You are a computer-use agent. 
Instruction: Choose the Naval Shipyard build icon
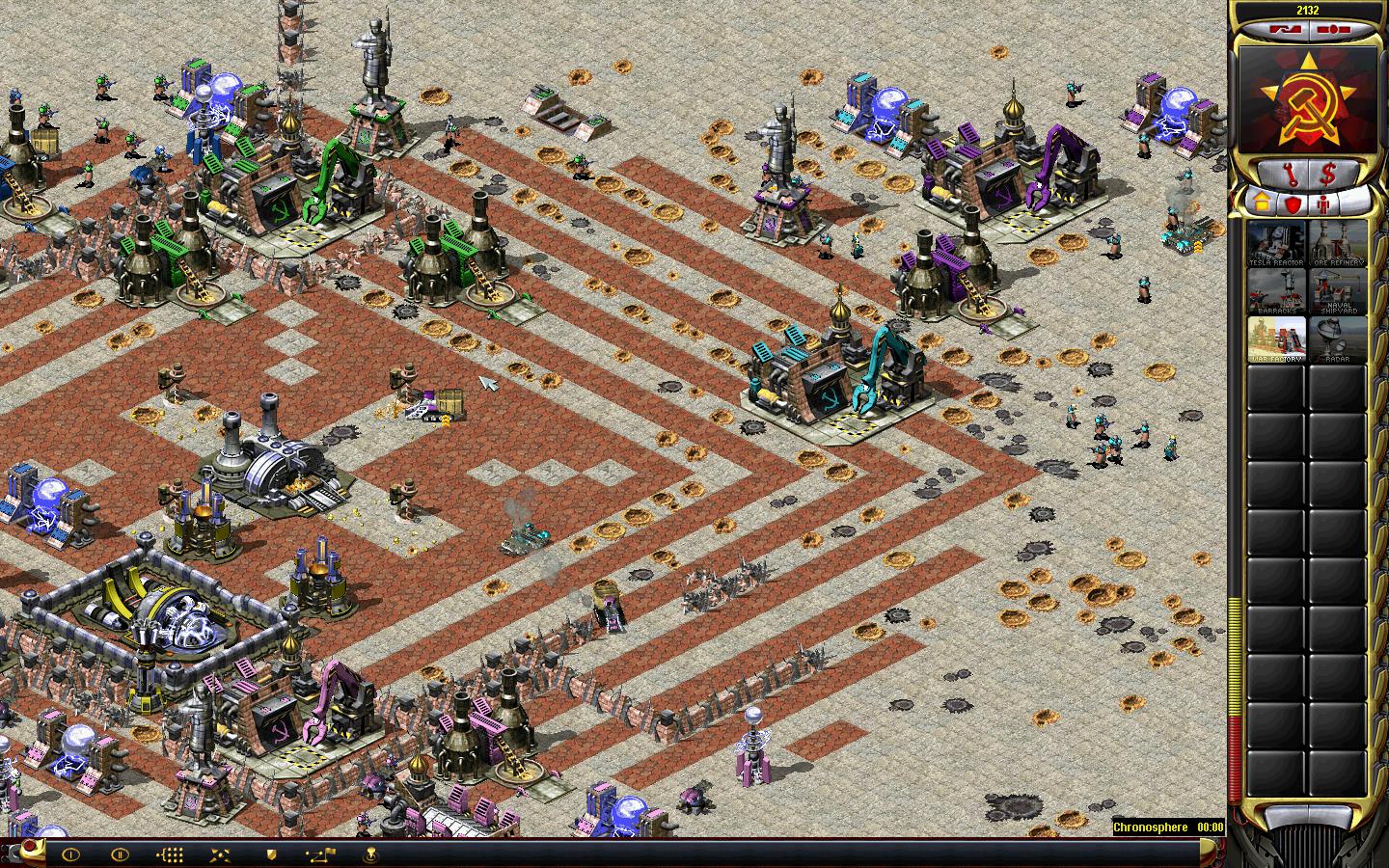(1337, 291)
